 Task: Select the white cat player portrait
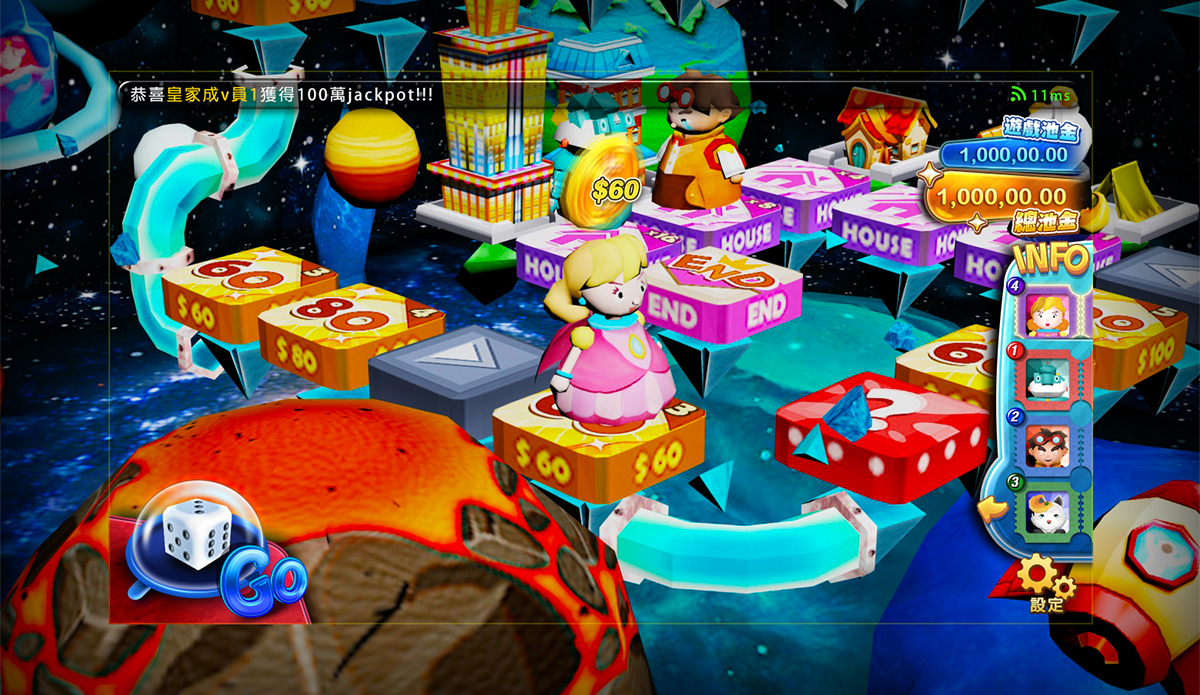[x=1050, y=512]
